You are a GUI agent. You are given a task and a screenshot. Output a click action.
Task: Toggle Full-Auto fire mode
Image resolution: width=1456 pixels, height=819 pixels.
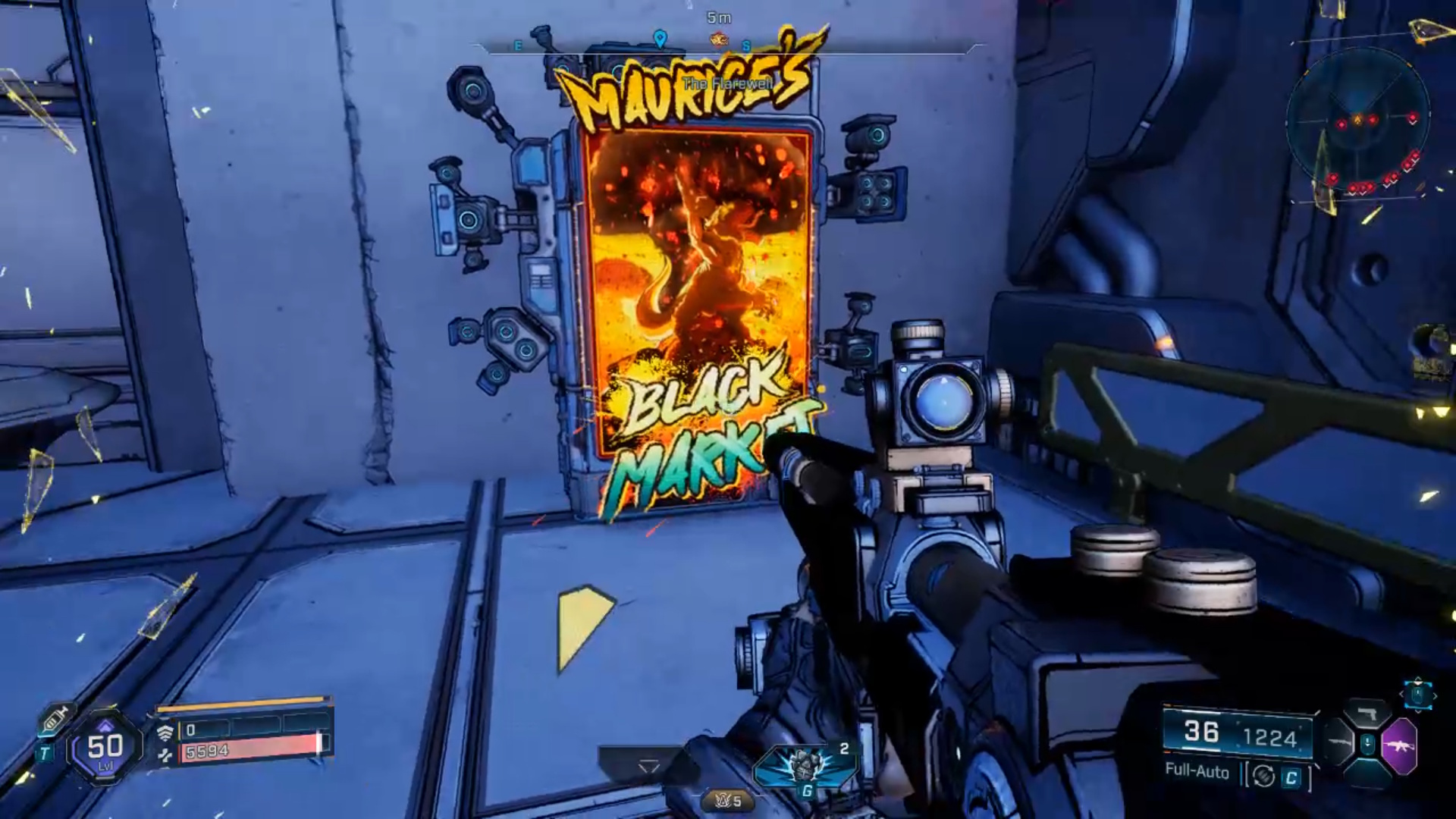pos(1197,773)
